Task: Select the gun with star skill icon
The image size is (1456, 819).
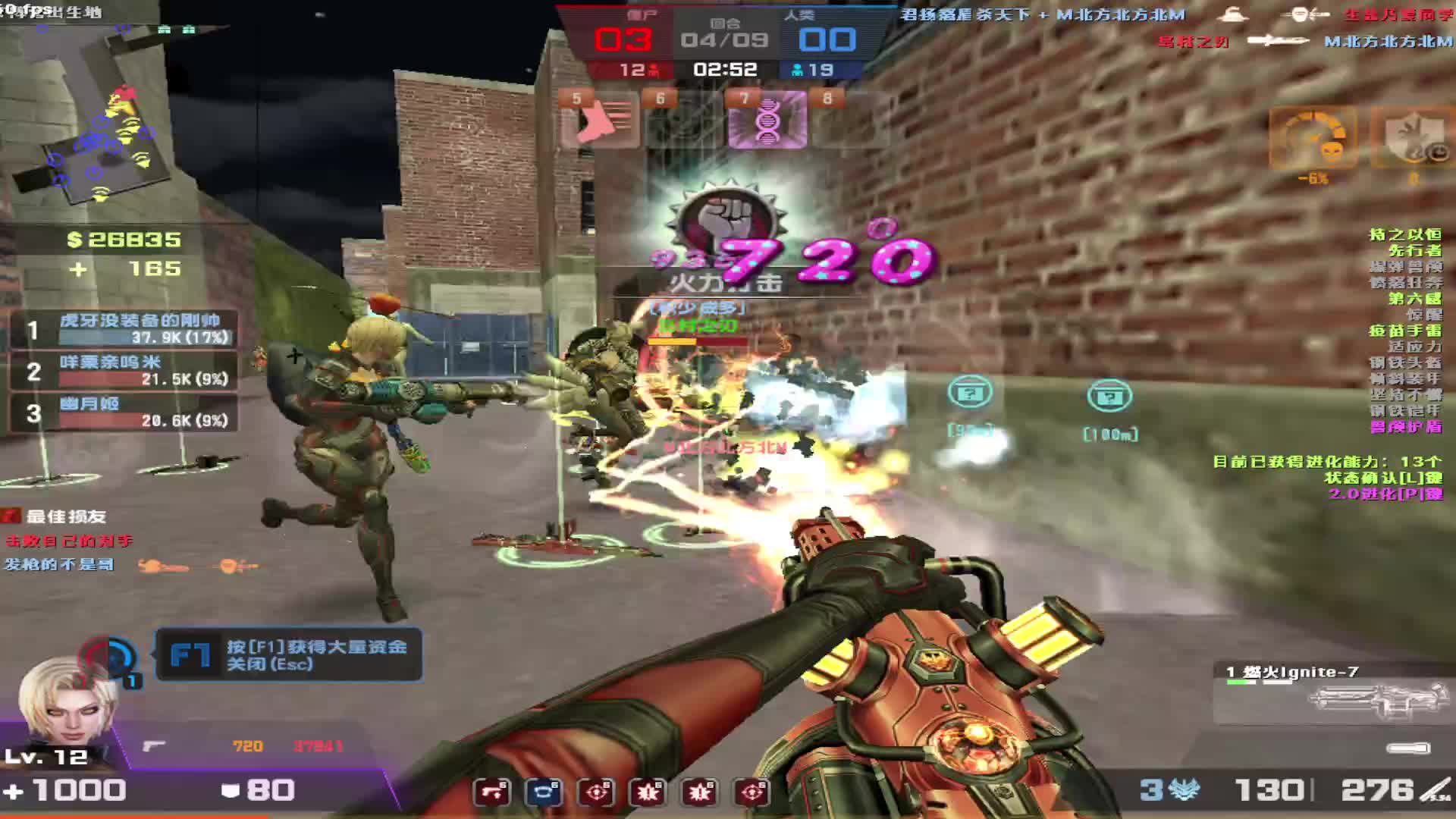Action: 492,792
